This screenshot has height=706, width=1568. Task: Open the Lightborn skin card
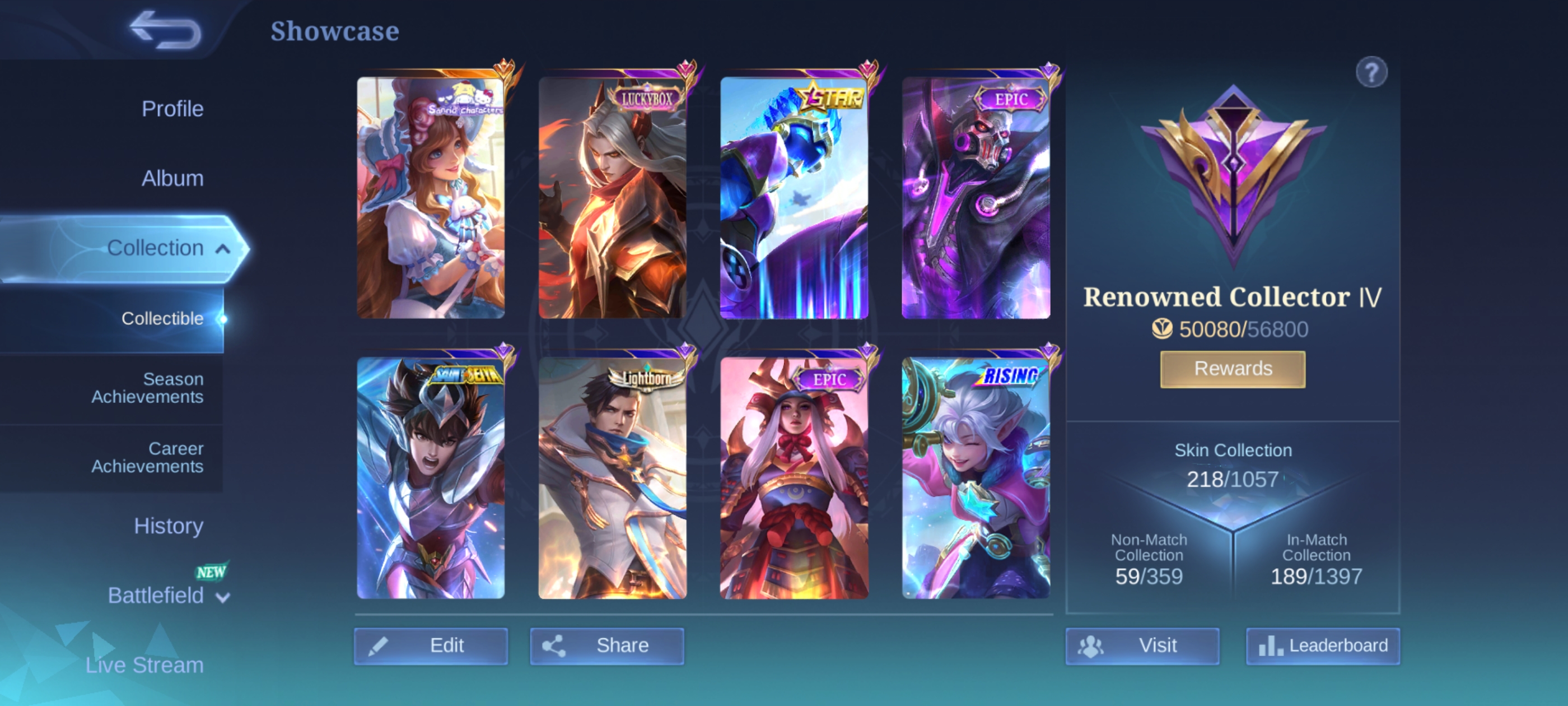click(x=612, y=477)
